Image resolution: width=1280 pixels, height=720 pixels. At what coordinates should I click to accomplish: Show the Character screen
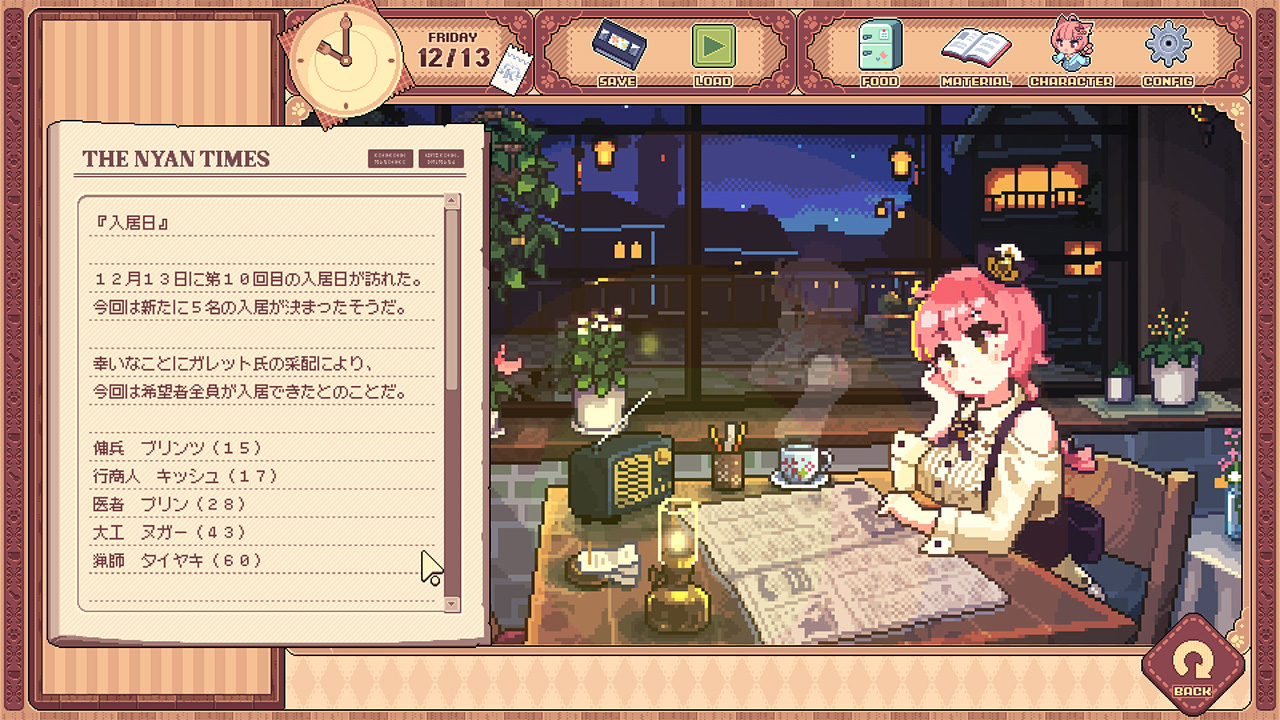1071,52
